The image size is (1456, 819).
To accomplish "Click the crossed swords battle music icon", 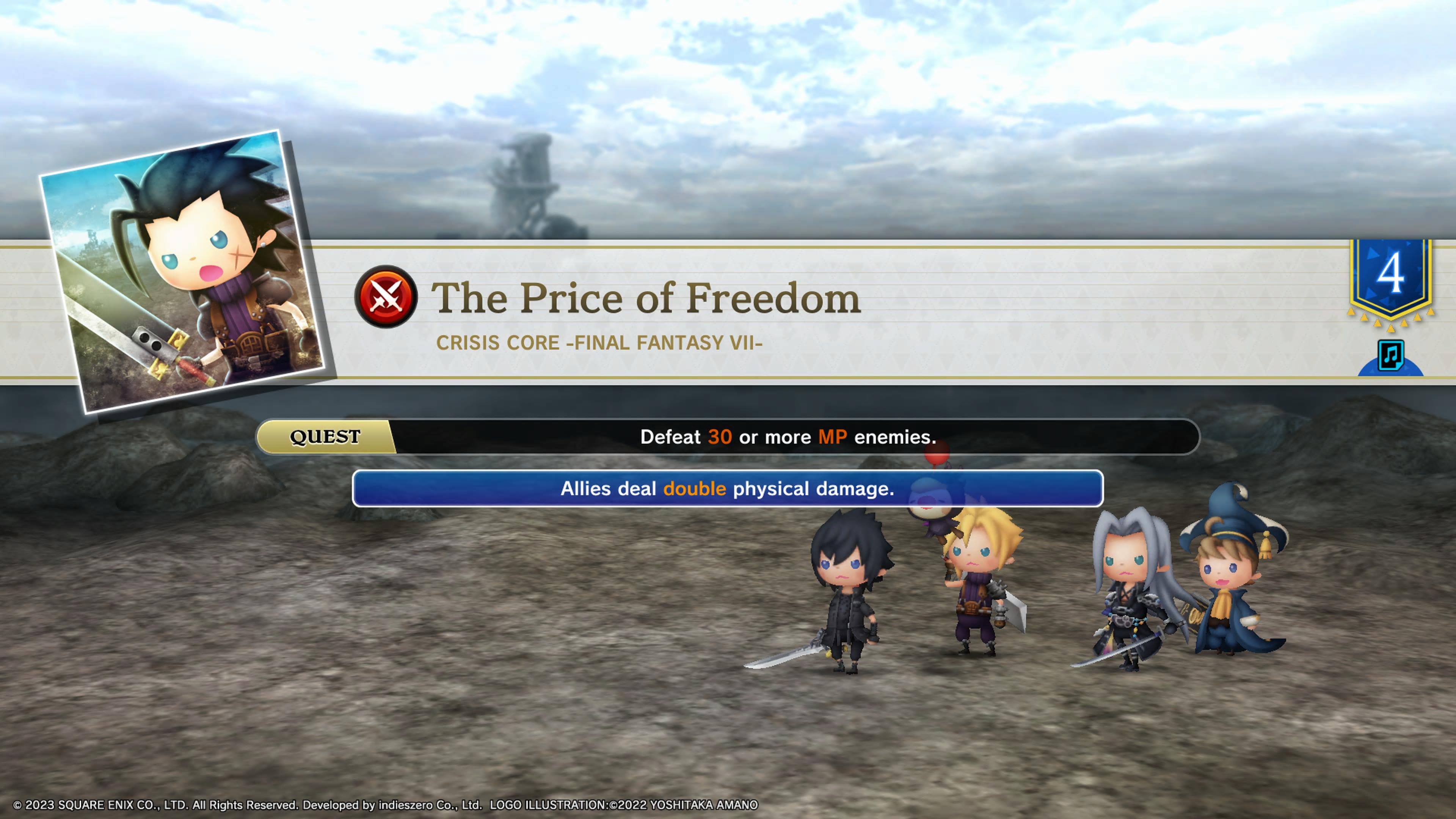I will [386, 297].
